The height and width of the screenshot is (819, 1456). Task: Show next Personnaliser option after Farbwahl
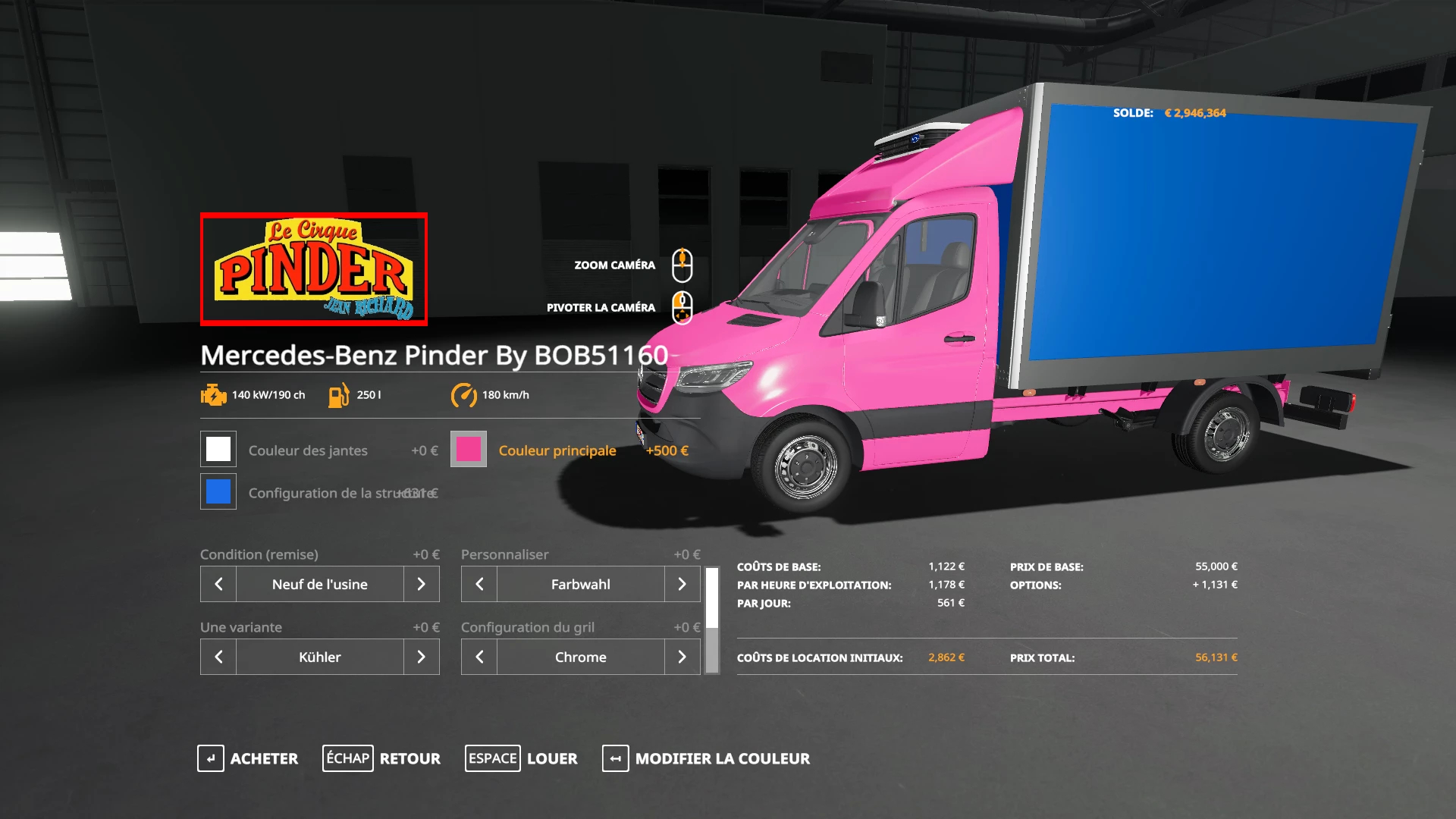[682, 584]
